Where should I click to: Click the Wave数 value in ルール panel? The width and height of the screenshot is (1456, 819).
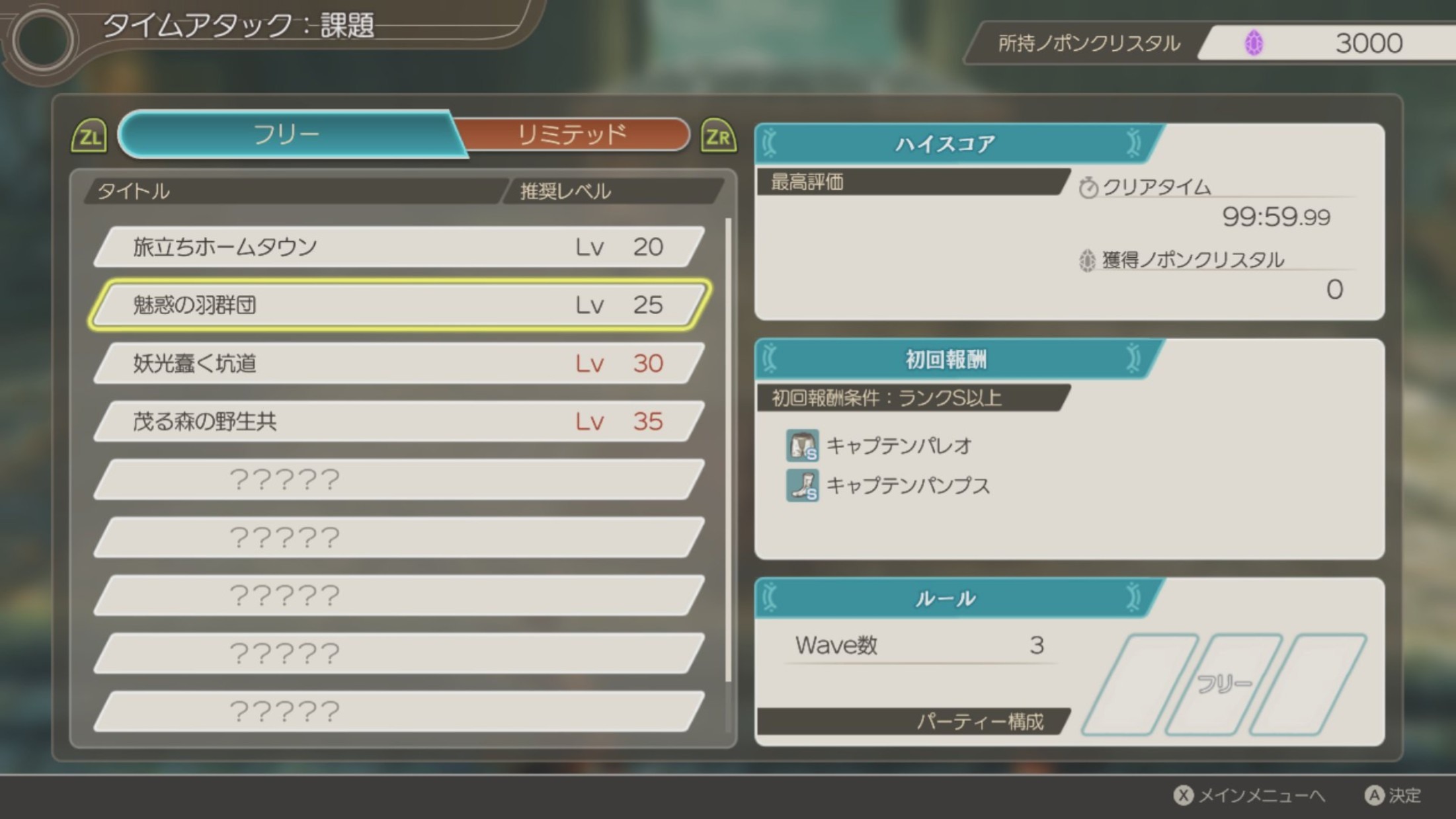tap(1038, 645)
